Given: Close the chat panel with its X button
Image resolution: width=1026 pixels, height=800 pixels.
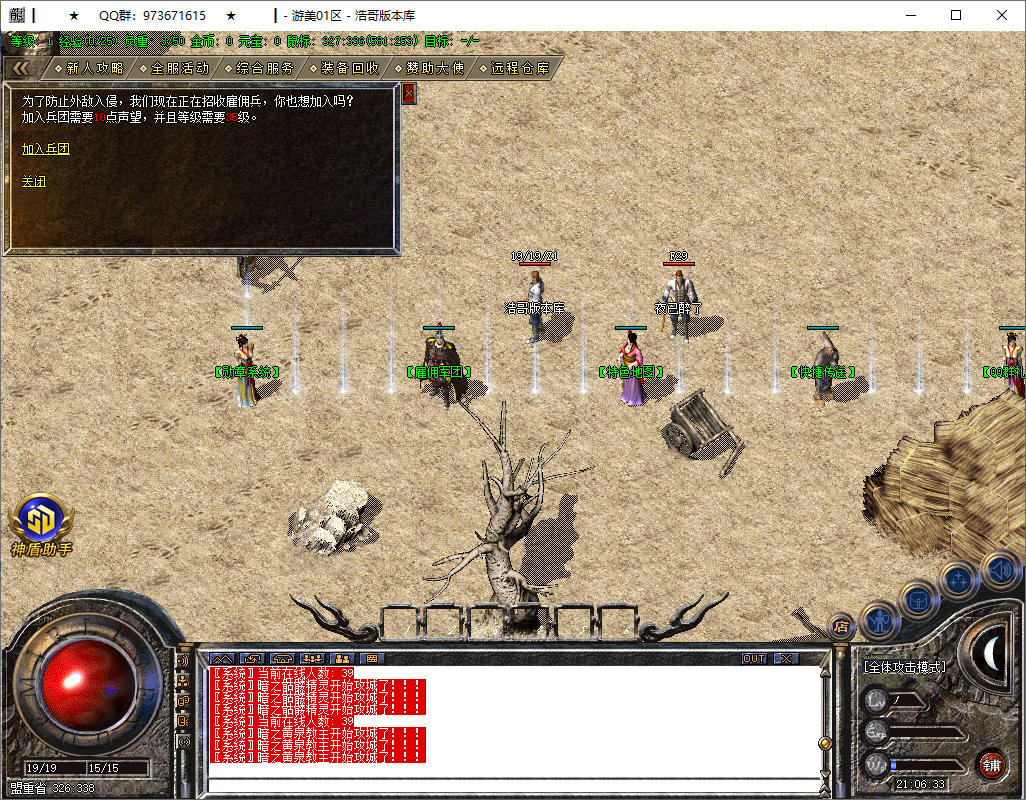Looking at the screenshot, I should click(x=786, y=659).
